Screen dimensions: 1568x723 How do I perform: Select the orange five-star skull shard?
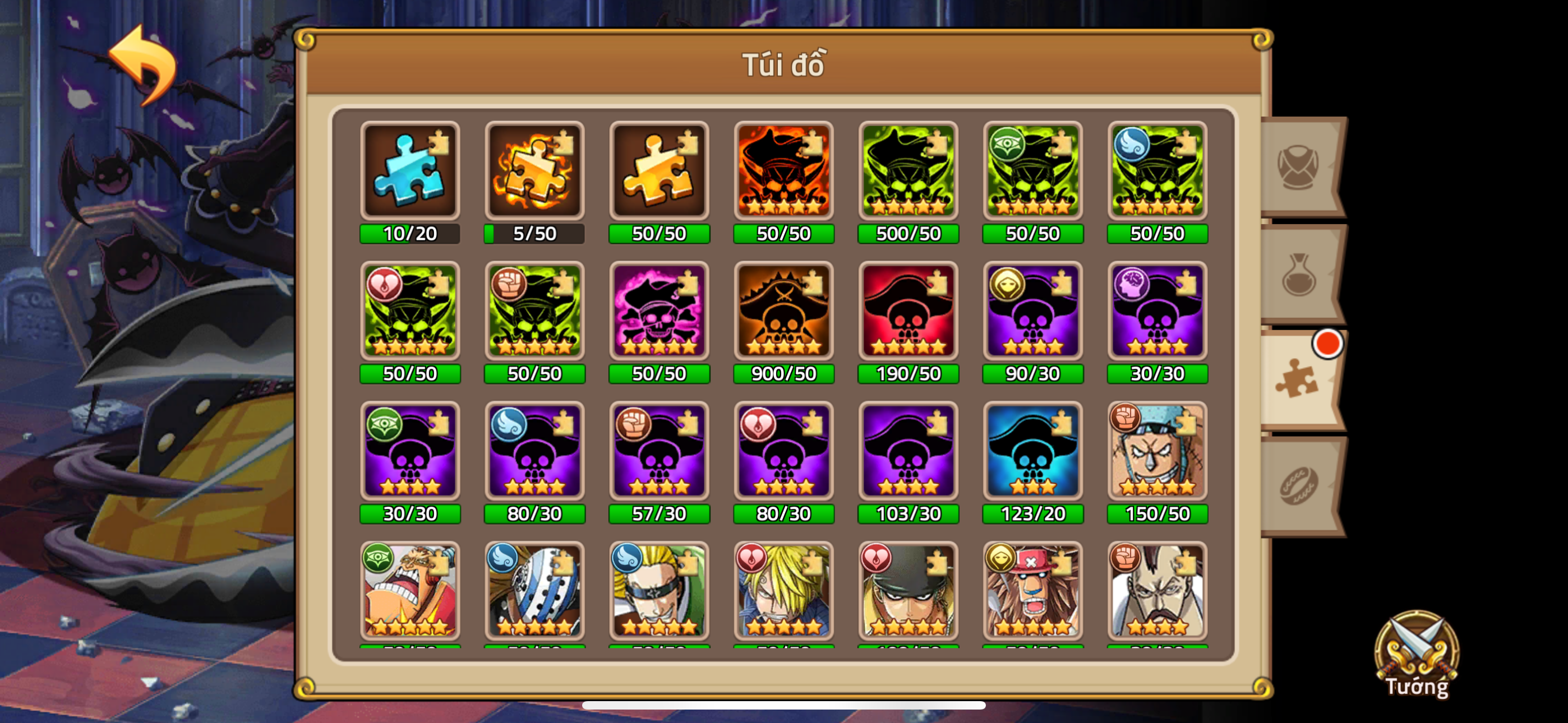(x=783, y=172)
